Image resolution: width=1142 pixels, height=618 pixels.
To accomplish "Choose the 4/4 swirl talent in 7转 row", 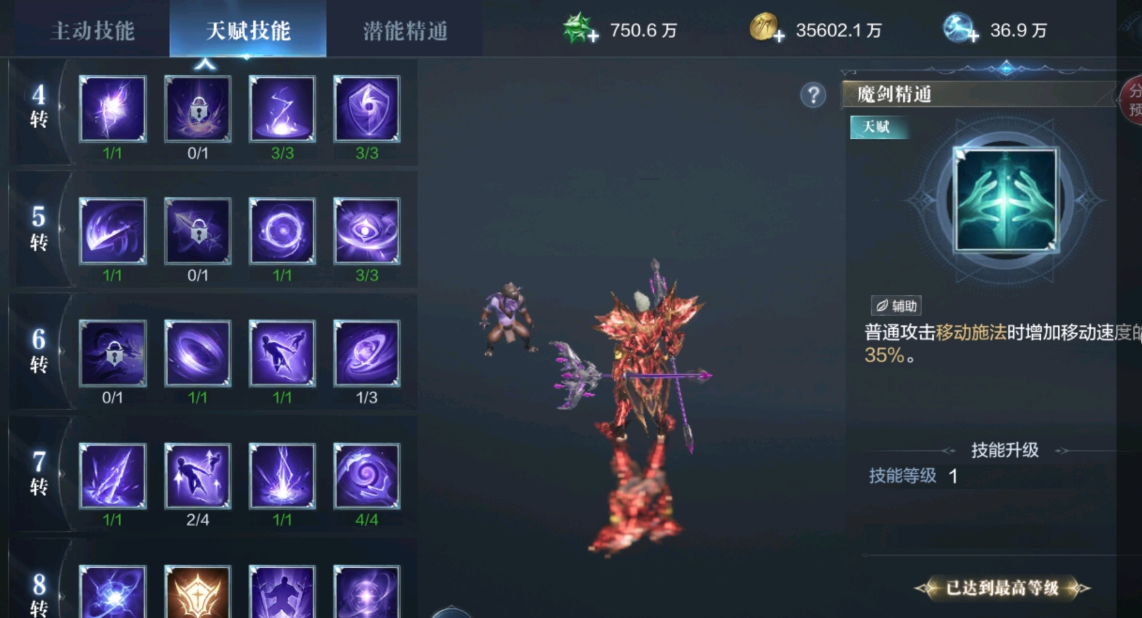I will [x=367, y=476].
